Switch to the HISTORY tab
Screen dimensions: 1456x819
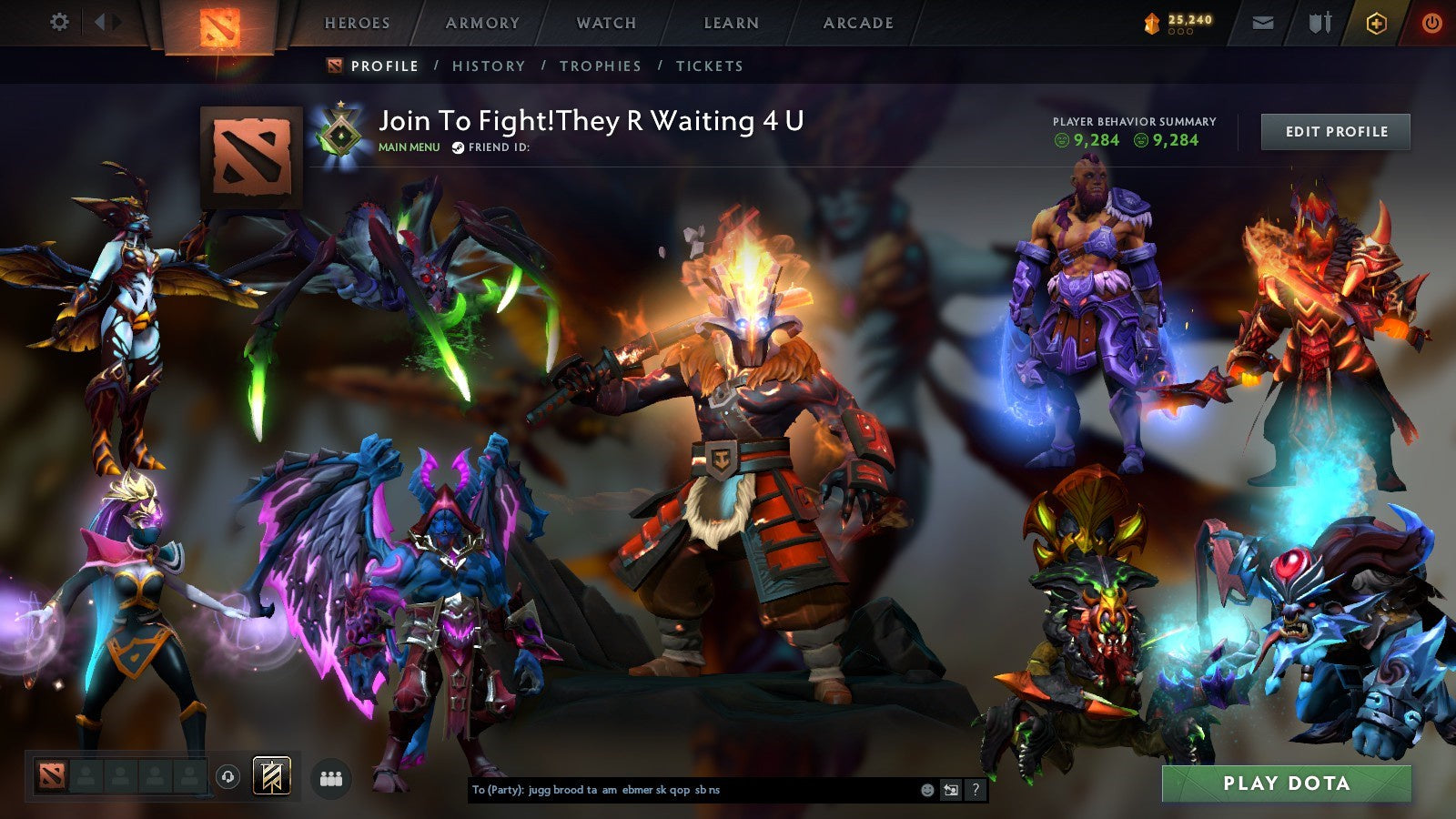tap(490, 66)
